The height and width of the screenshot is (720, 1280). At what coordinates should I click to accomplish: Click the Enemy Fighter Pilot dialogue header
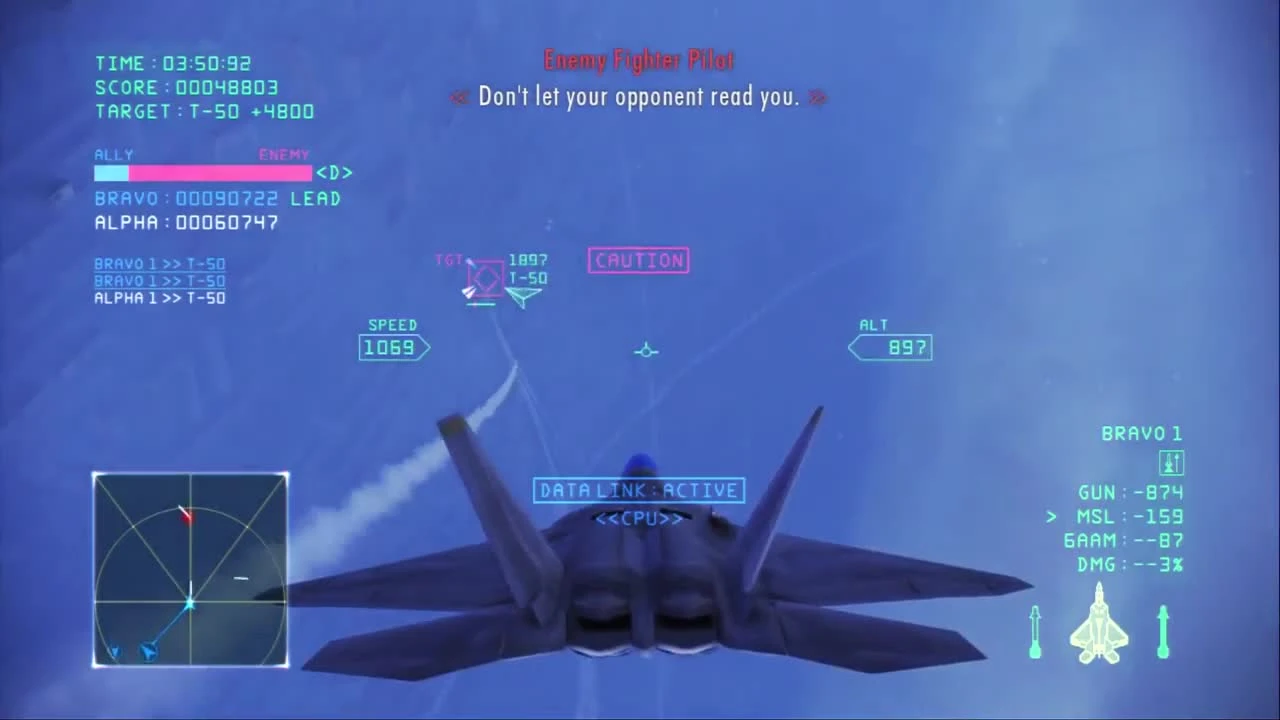(x=639, y=60)
